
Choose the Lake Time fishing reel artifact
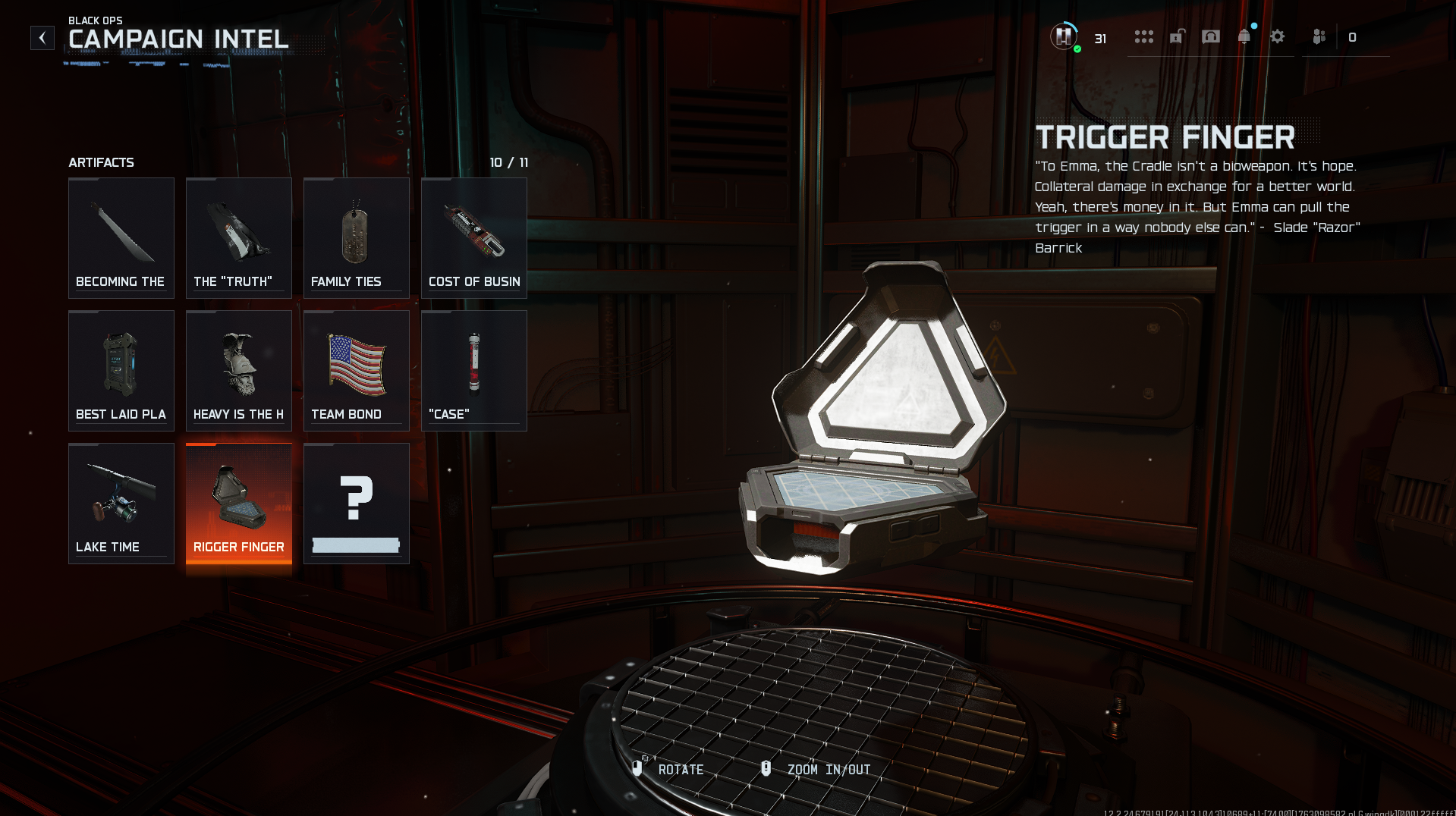(121, 504)
